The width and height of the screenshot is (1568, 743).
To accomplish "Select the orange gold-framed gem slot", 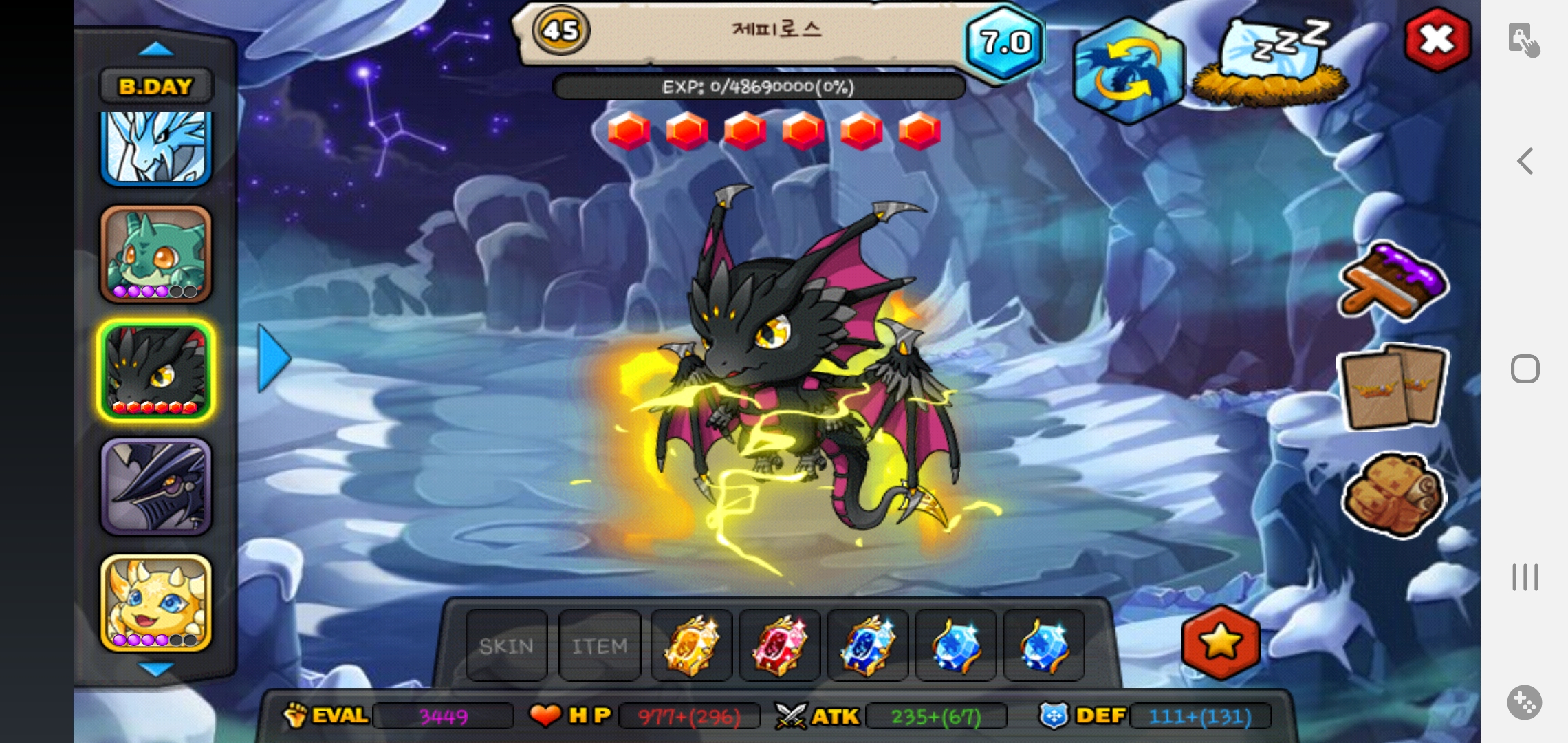I will click(x=691, y=646).
